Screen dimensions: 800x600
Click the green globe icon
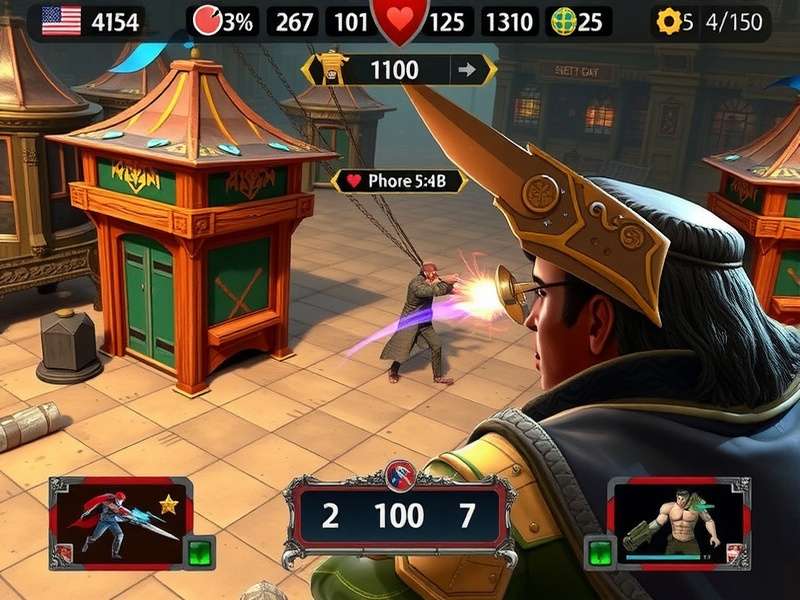point(565,21)
